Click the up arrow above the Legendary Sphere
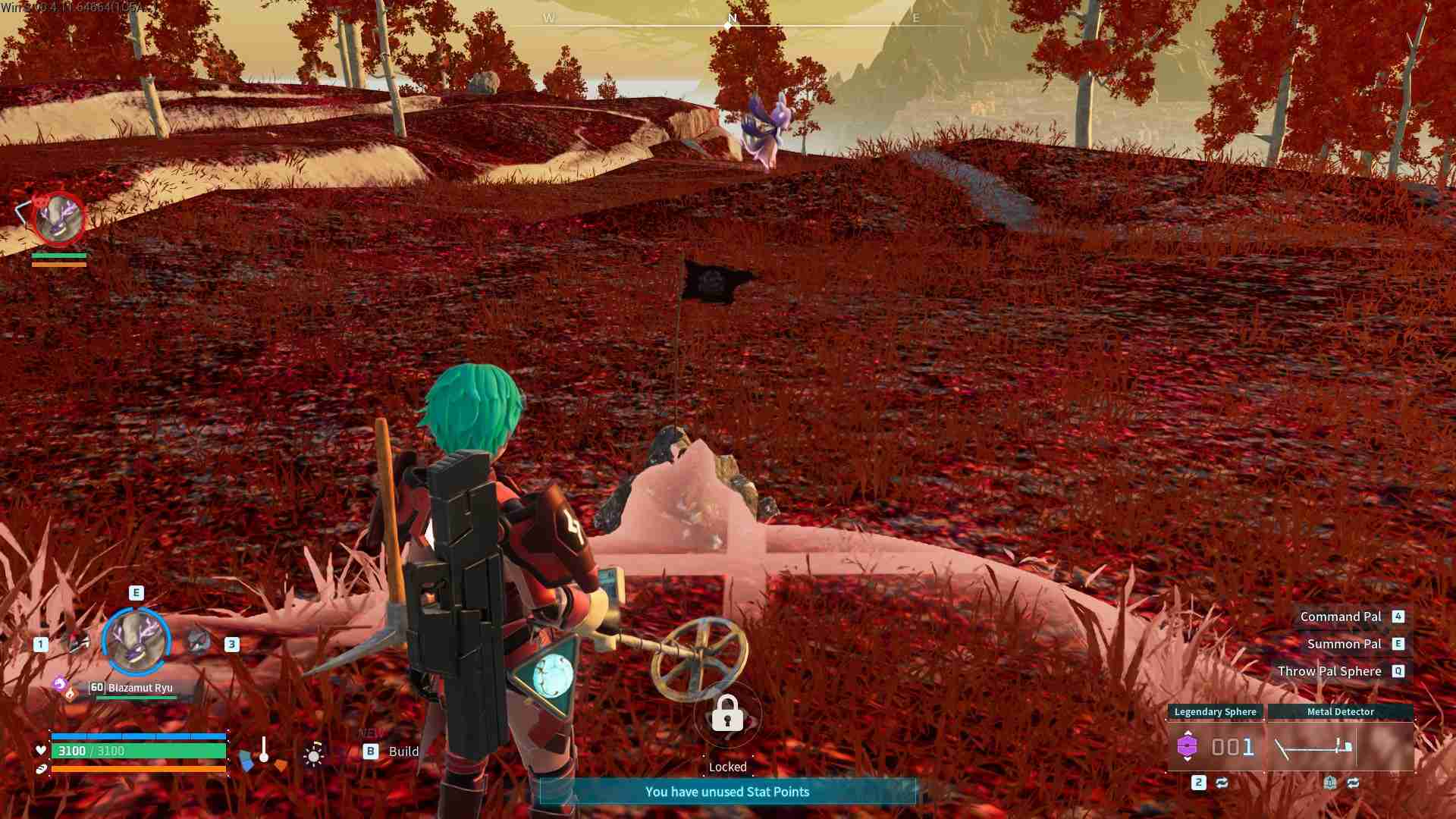Screen dimensions: 1456x819 click(1188, 733)
